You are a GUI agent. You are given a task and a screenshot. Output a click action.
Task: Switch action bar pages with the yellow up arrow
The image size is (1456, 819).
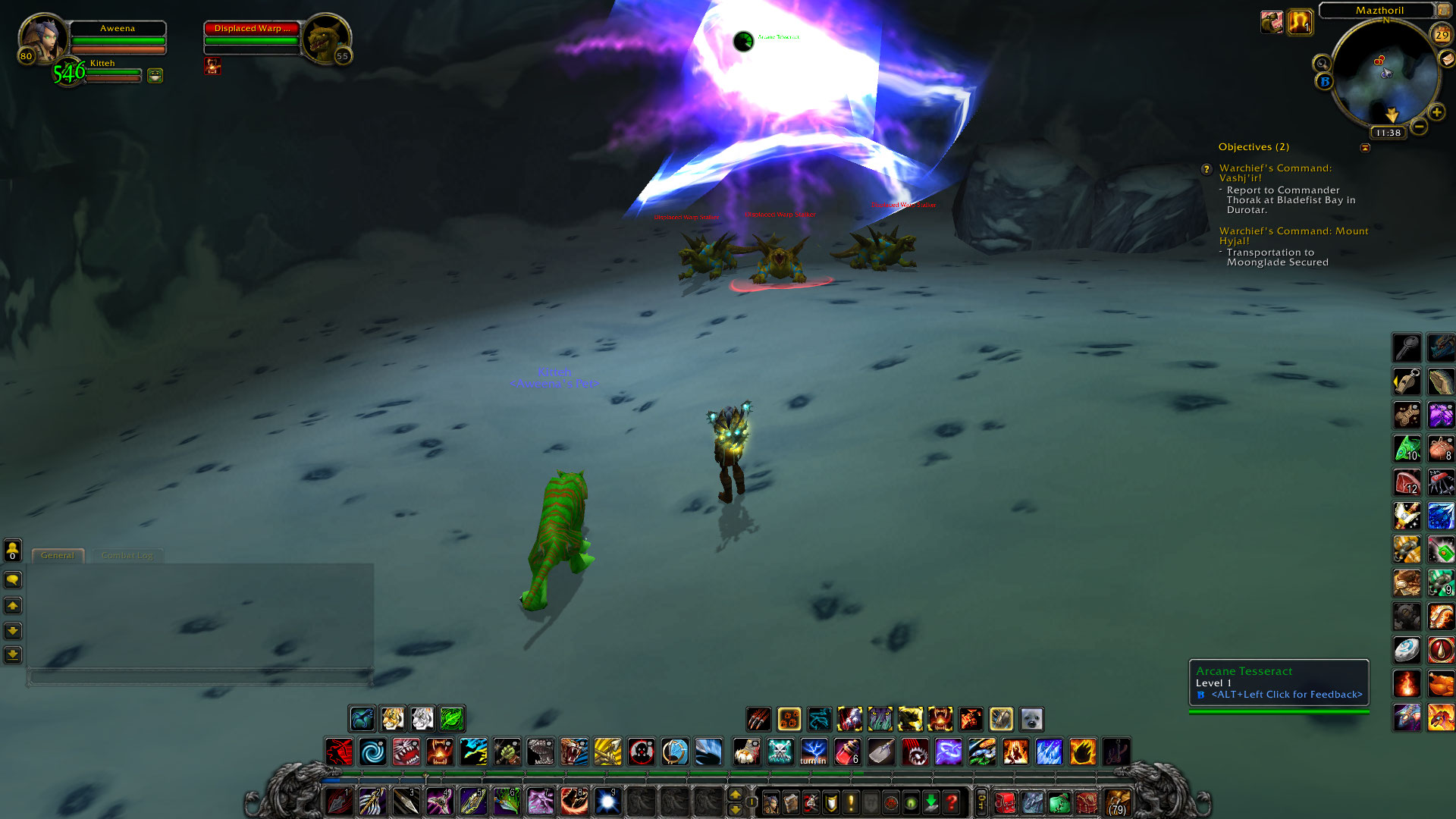coord(735,793)
